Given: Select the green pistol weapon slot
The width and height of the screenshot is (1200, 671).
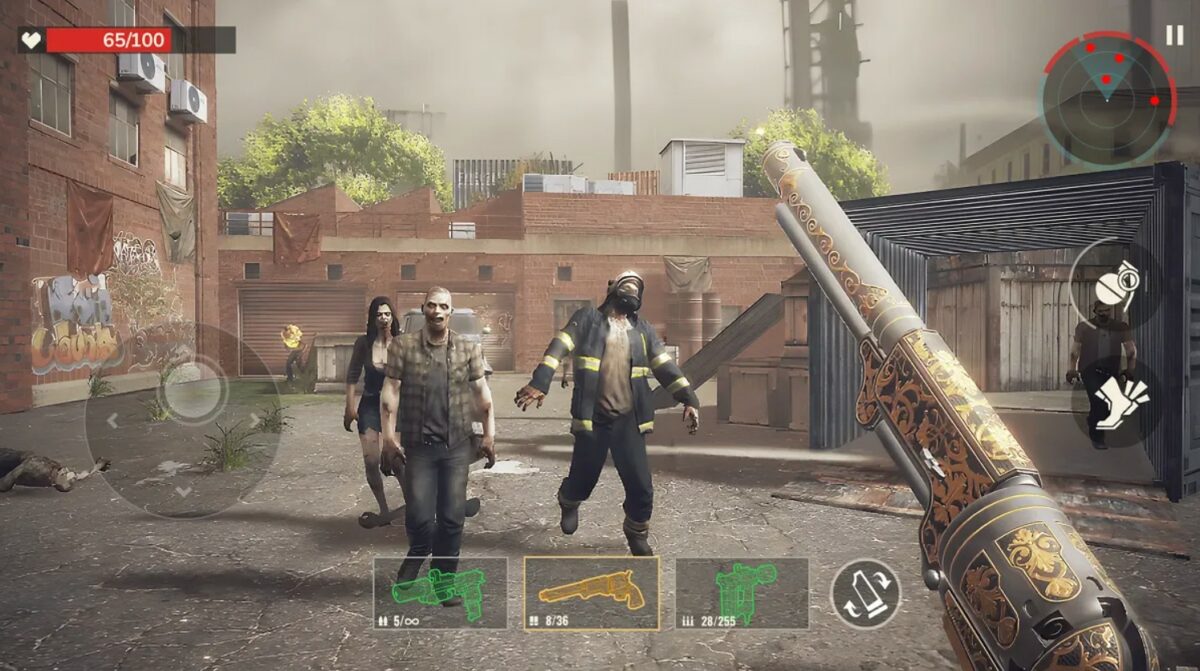Looking at the screenshot, I should 440,593.
